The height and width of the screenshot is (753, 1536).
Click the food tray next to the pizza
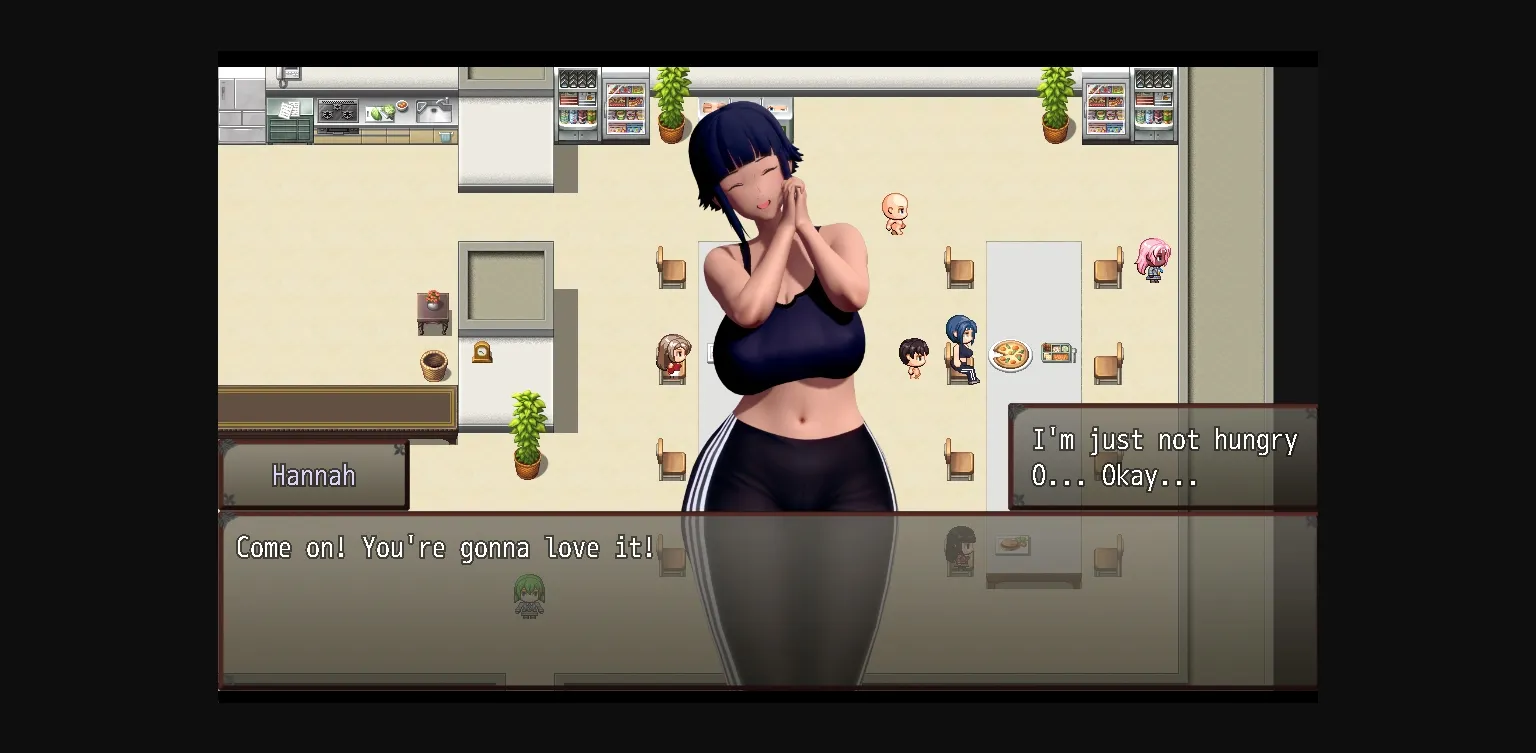(1056, 352)
